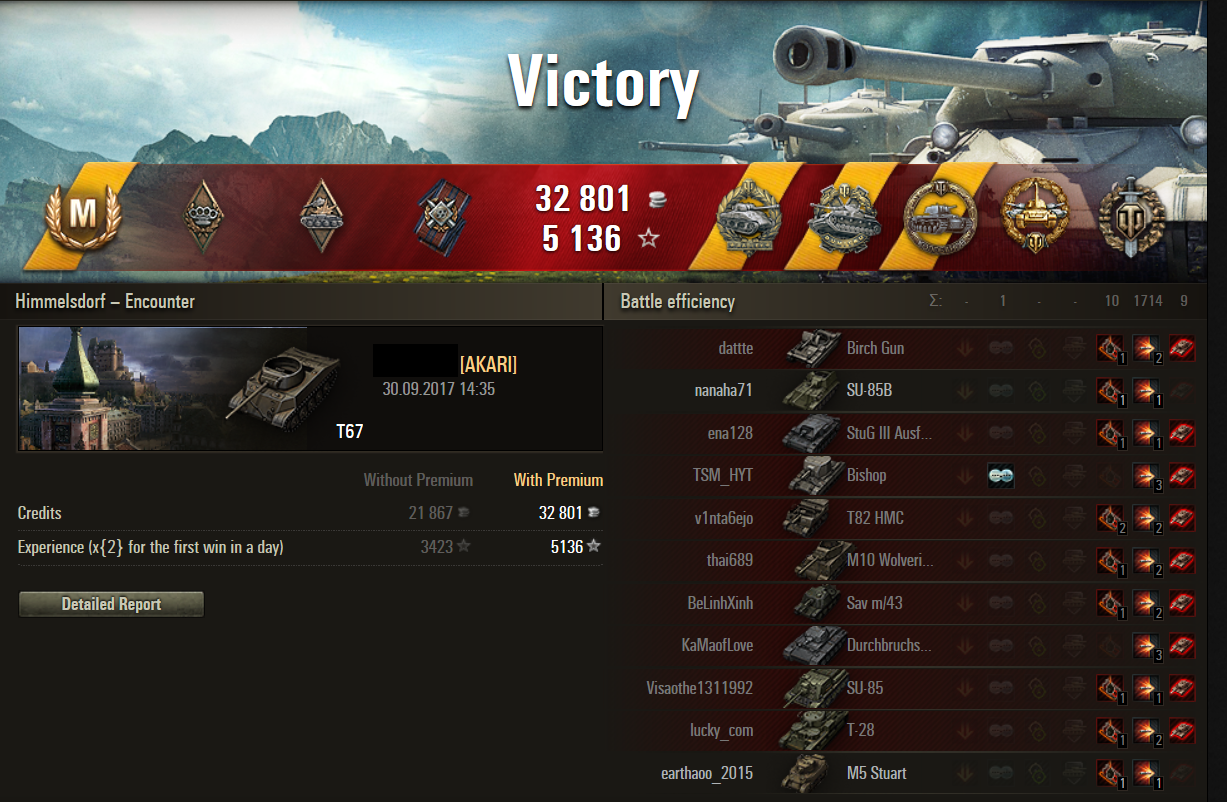The height and width of the screenshot is (802, 1227).
Task: Select the earthaoo_2015 M5 Stuart row
Action: 875,773
